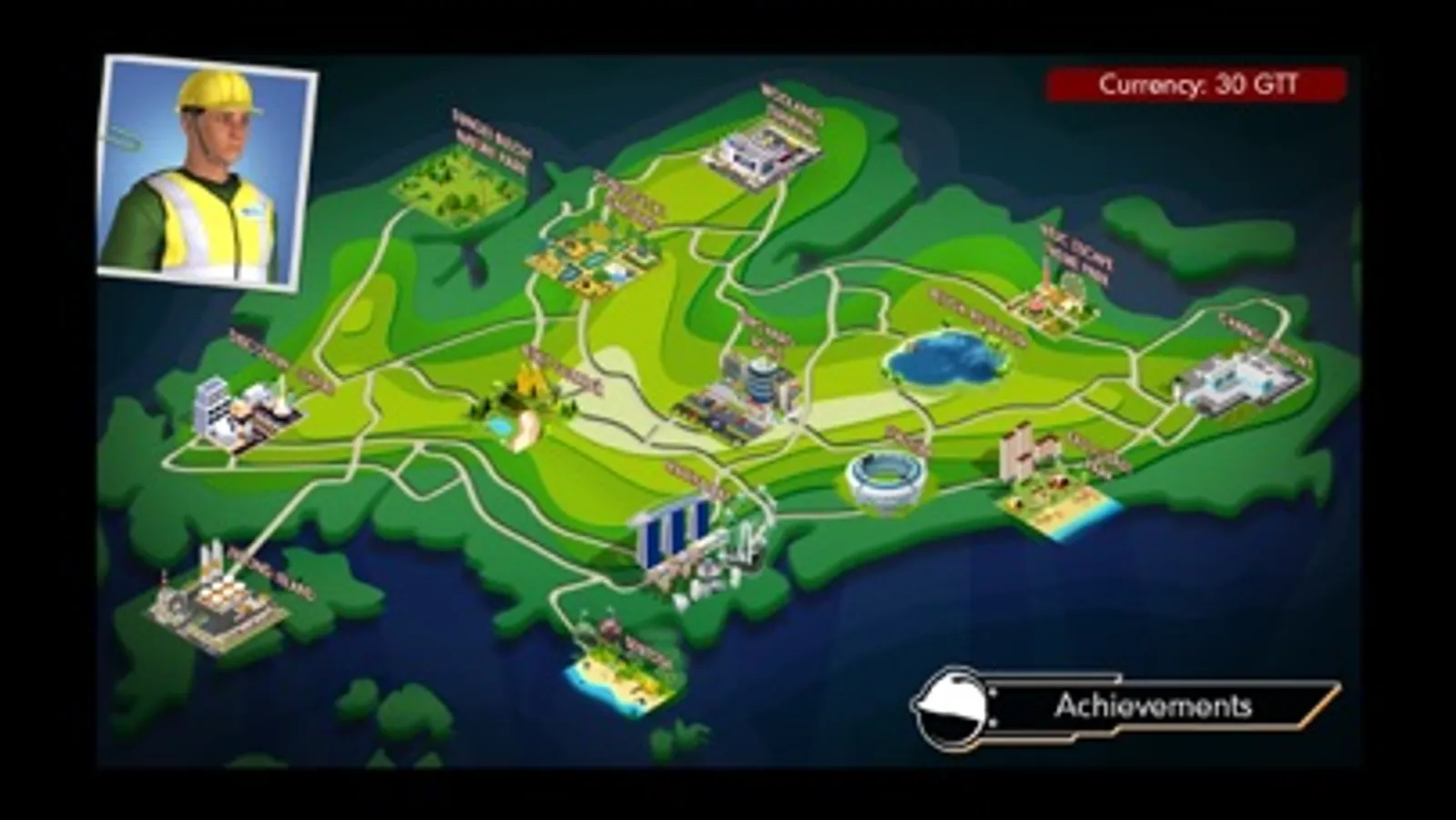The width and height of the screenshot is (1456, 820).
Task: Click the hard hat emblem beside Achievements
Action: [954, 707]
